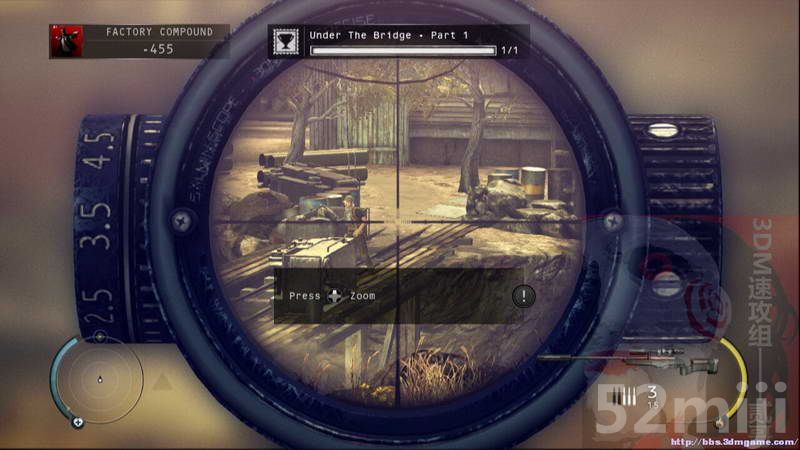Click the red Factory Compound target icon
The image size is (800, 450).
pyautogui.click(x=67, y=40)
